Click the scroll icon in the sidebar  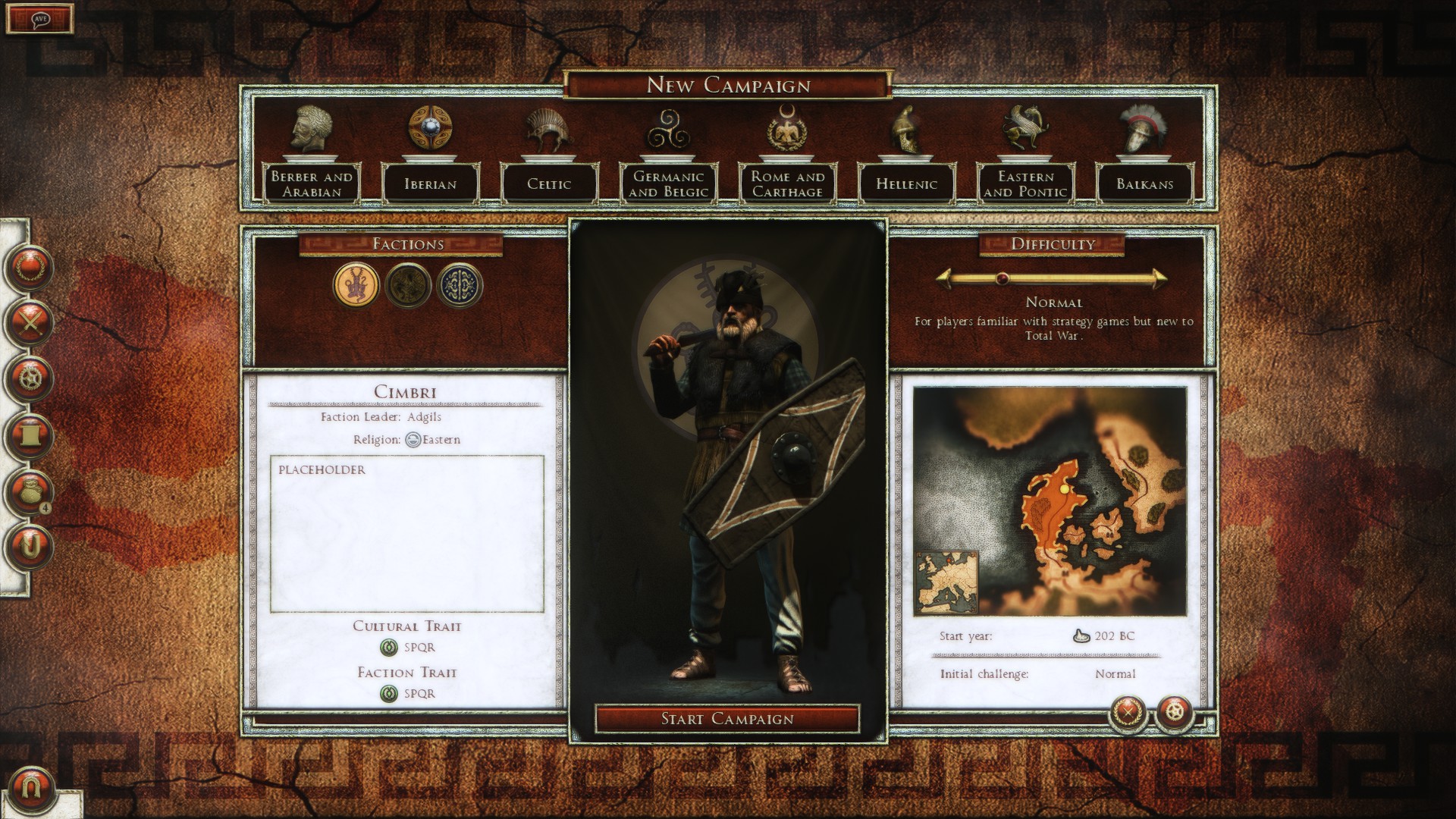[x=30, y=435]
